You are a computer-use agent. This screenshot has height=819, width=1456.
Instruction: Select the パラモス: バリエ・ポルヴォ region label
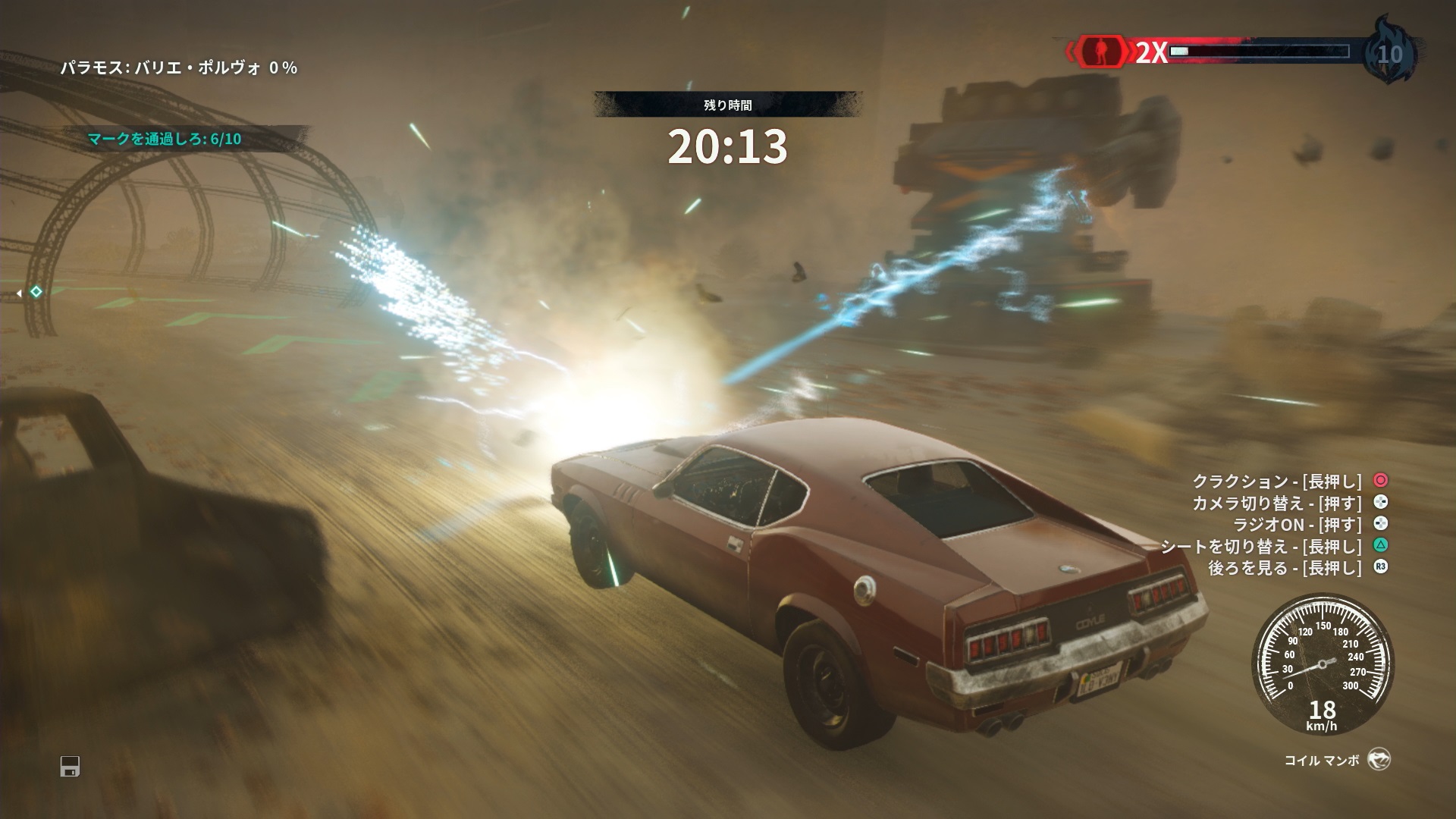(179, 68)
